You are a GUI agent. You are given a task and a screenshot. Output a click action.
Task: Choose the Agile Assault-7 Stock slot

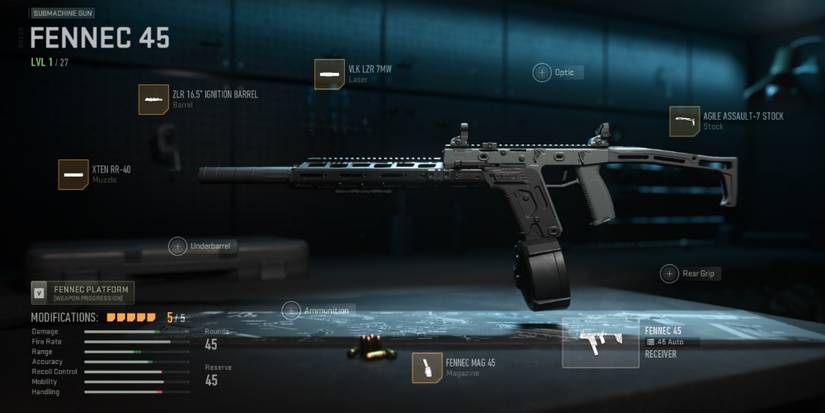[685, 121]
